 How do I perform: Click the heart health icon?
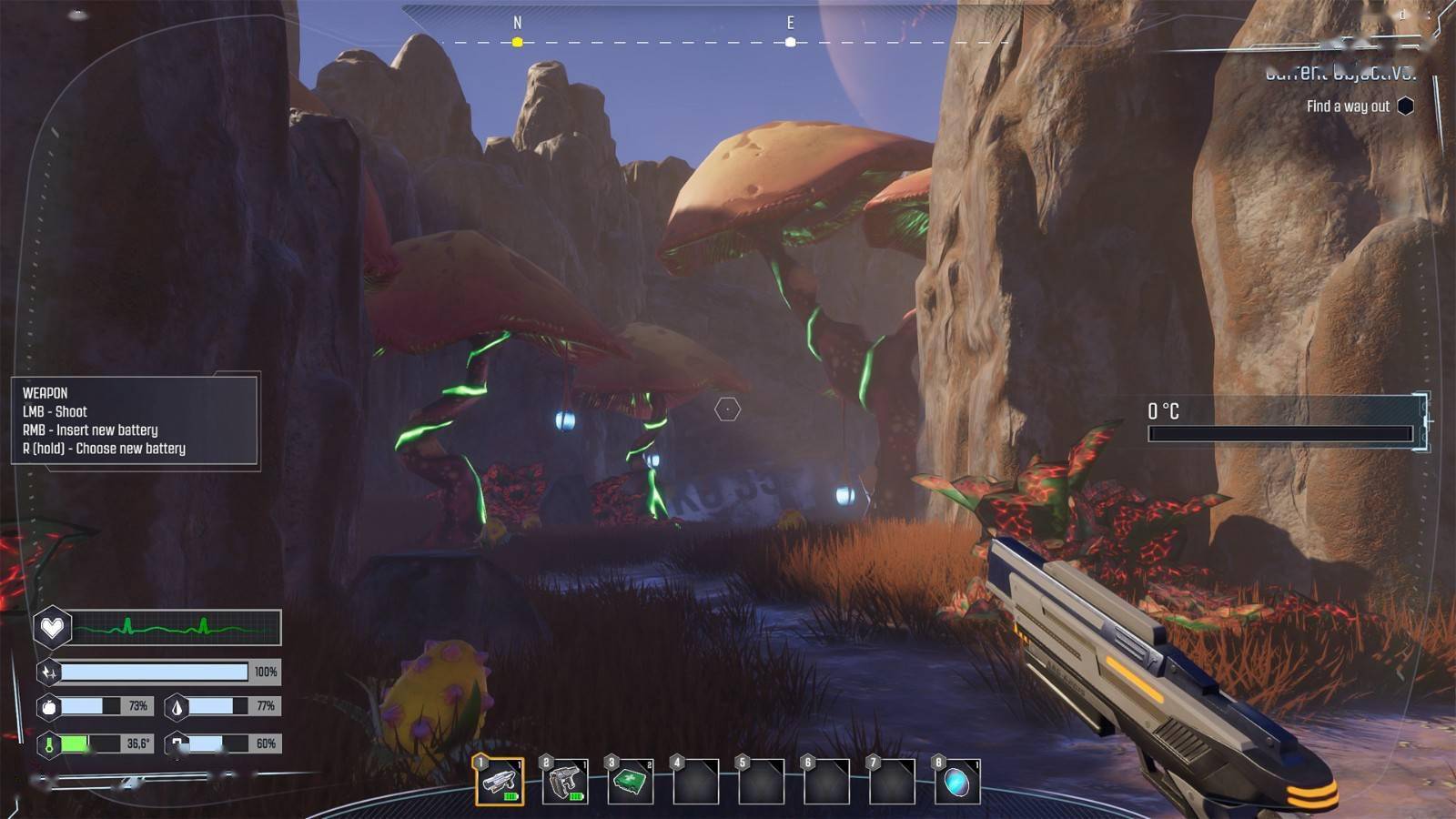(52, 627)
